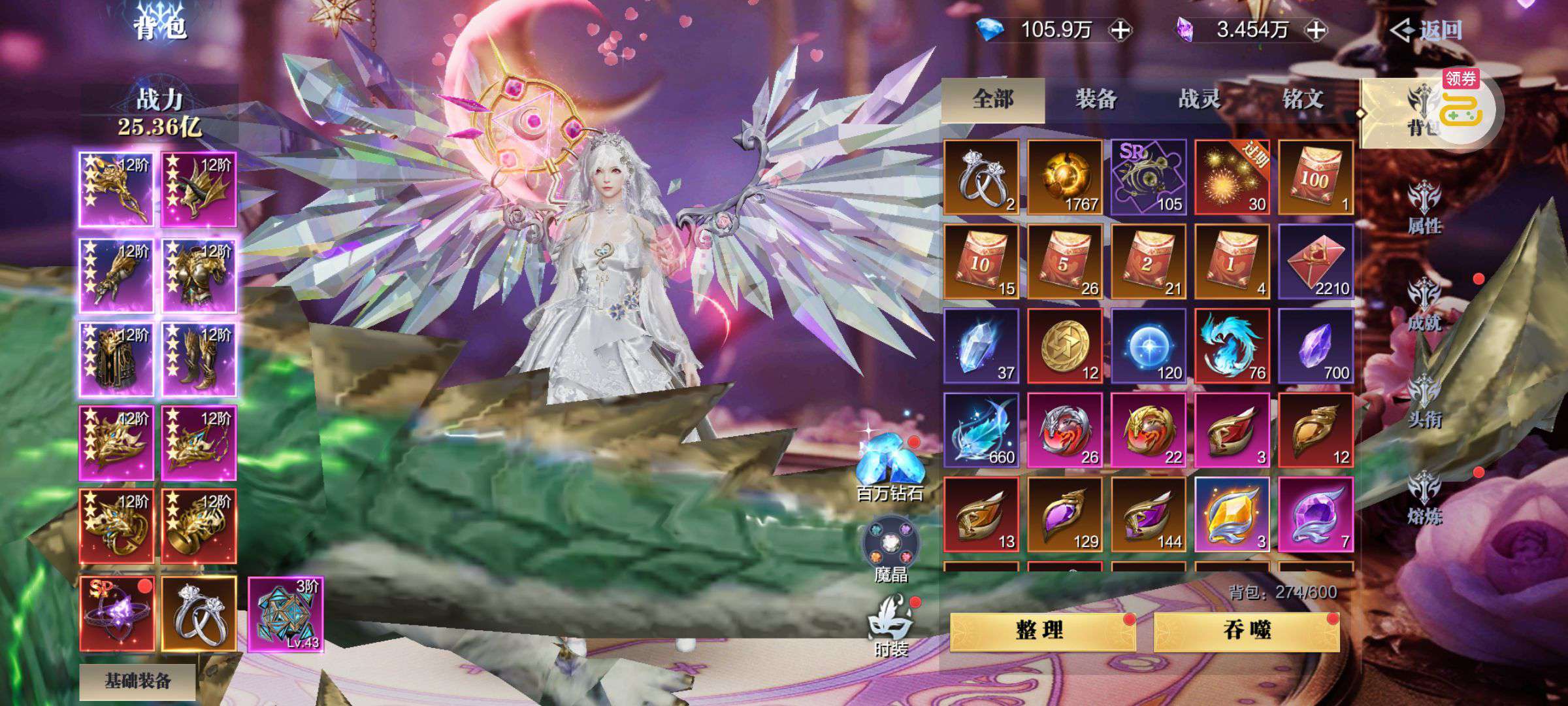Add more blue diamonds with plus button
The width and height of the screenshot is (1568, 706).
click(1121, 30)
